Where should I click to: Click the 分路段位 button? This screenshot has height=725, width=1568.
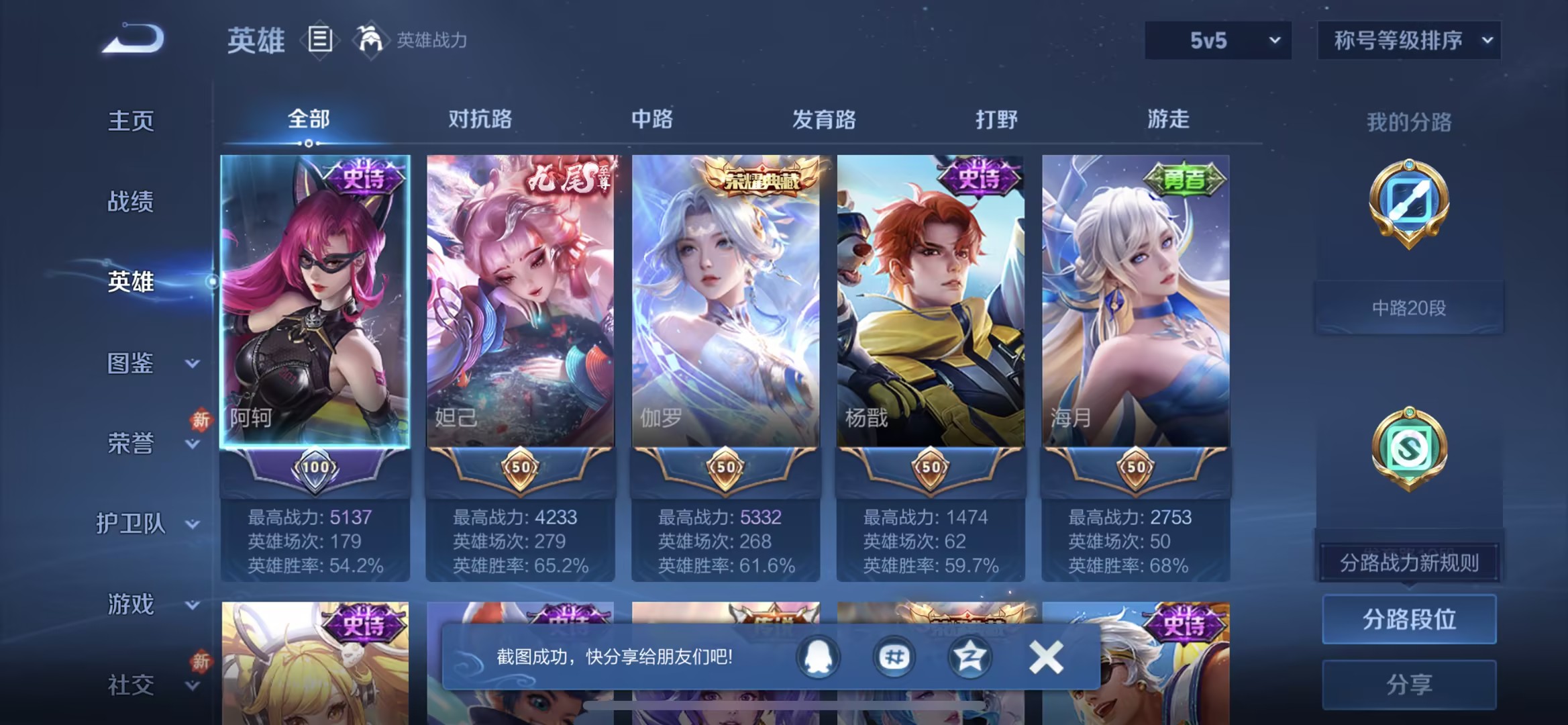click(1409, 620)
